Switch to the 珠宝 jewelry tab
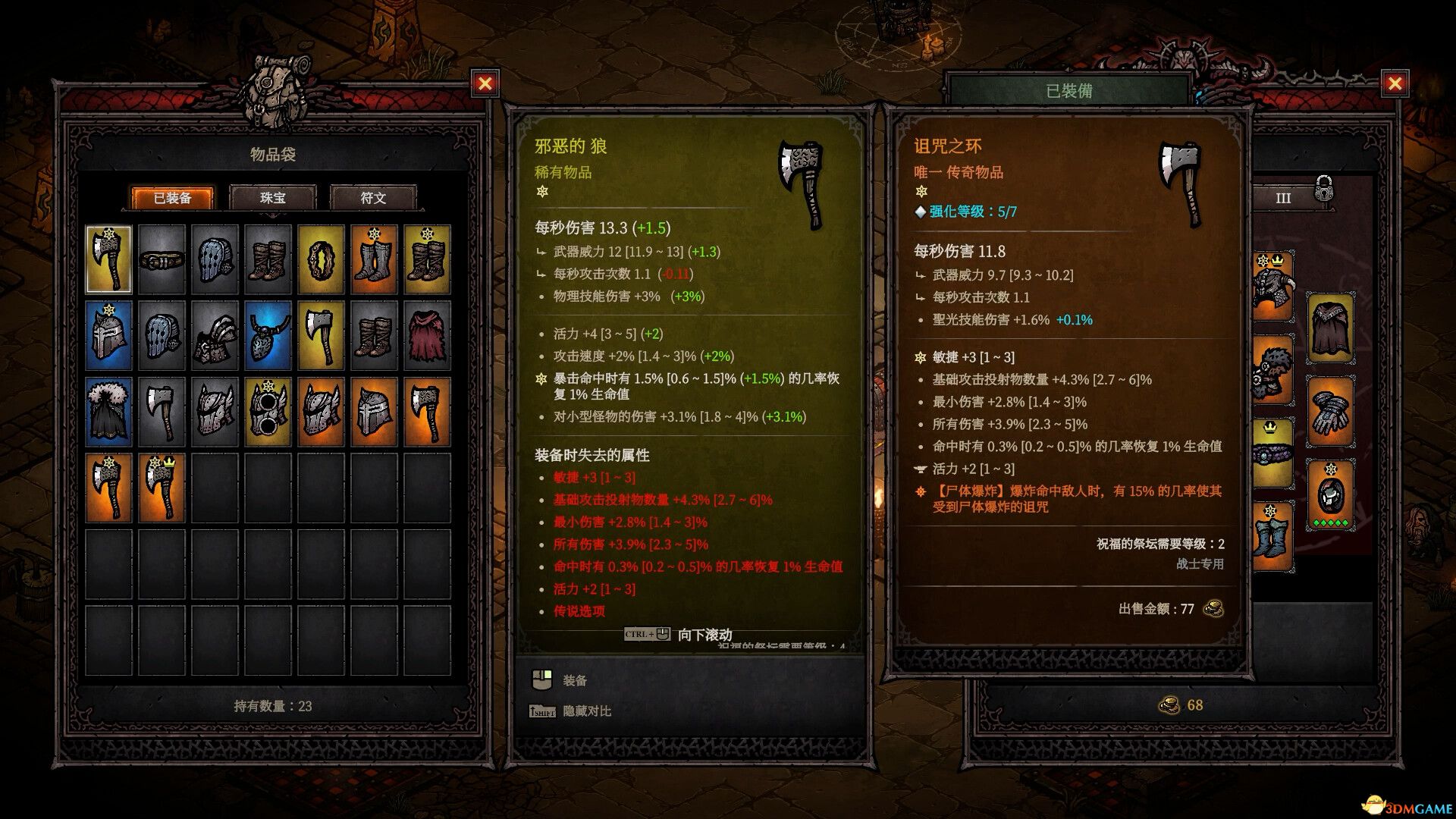The width and height of the screenshot is (1456, 819). (x=274, y=198)
